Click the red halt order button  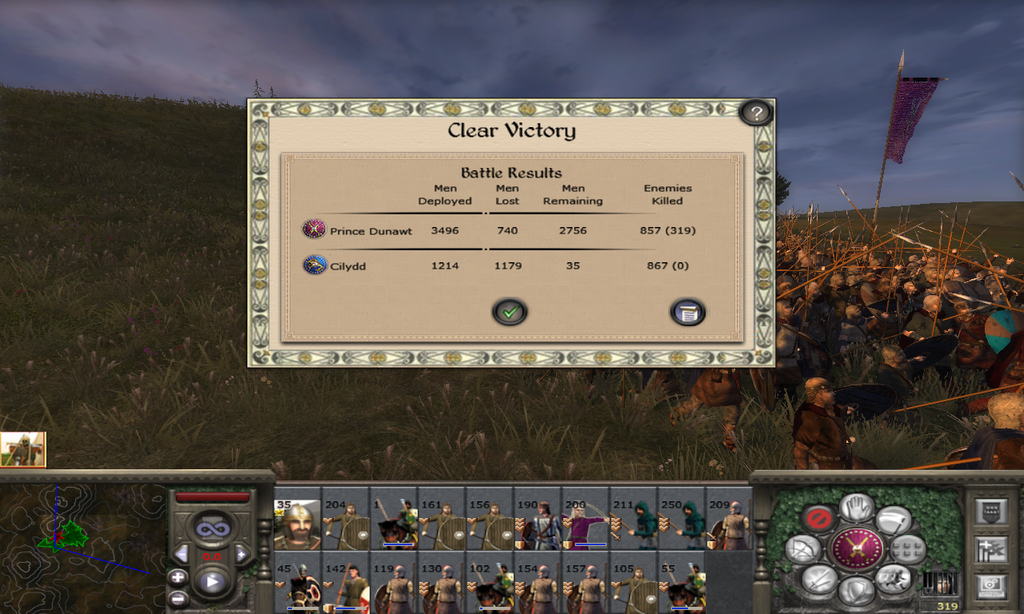click(819, 519)
